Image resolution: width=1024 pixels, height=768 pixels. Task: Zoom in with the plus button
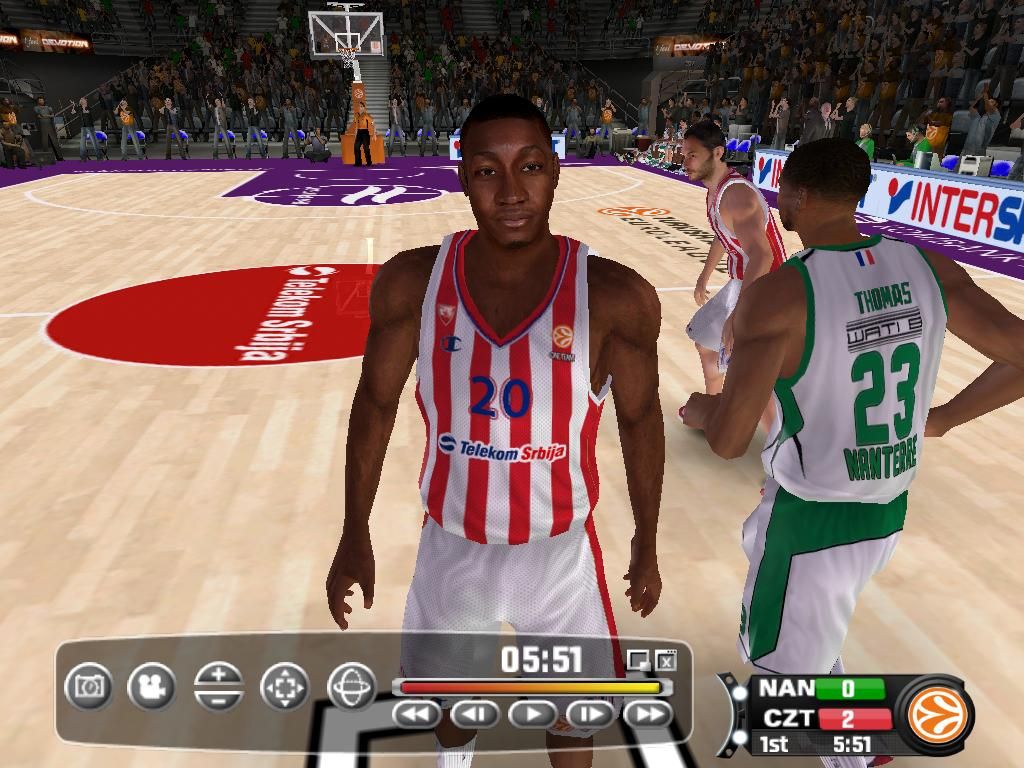click(x=219, y=674)
